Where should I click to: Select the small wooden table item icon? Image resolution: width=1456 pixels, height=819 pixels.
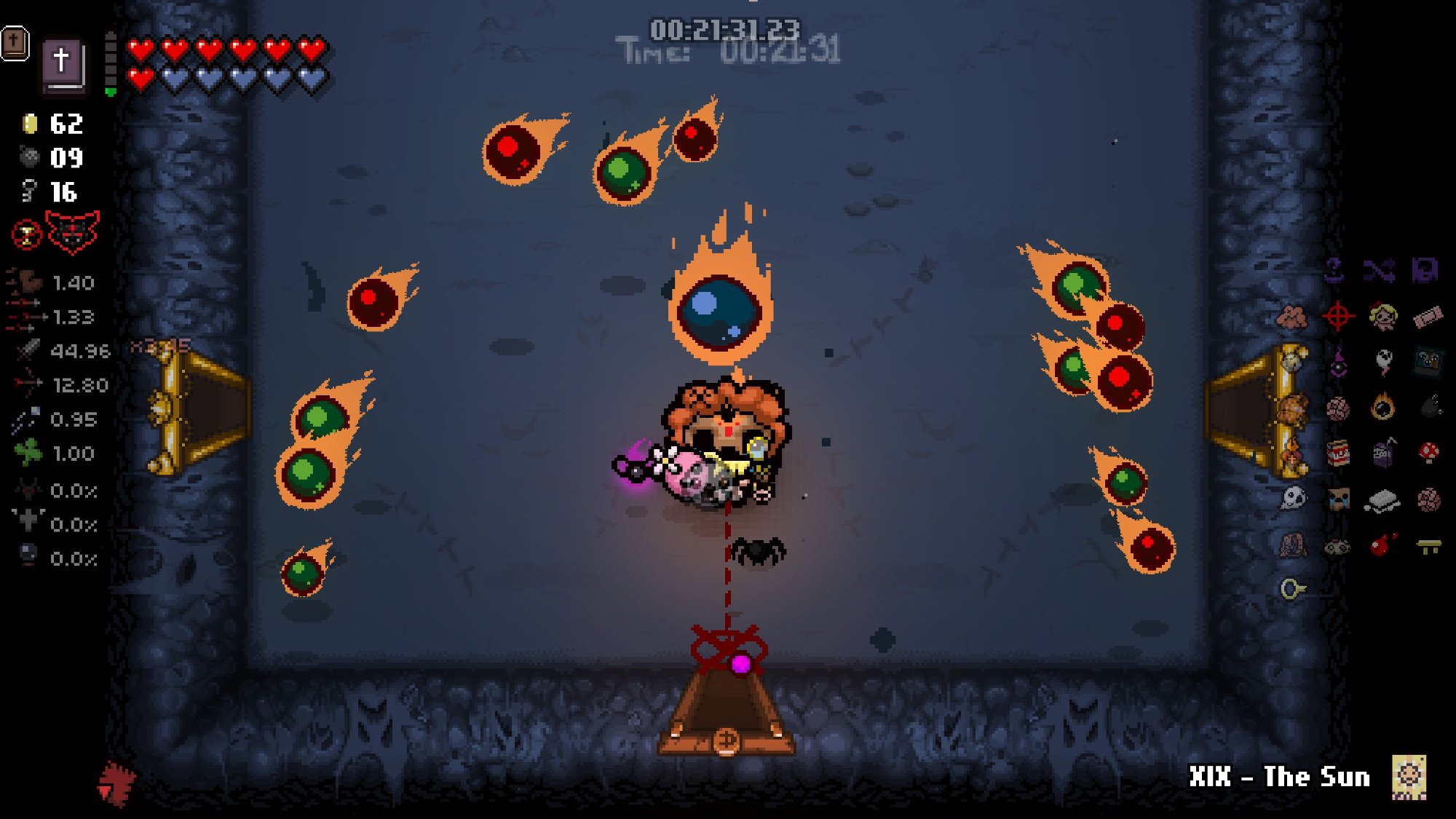point(1428,545)
